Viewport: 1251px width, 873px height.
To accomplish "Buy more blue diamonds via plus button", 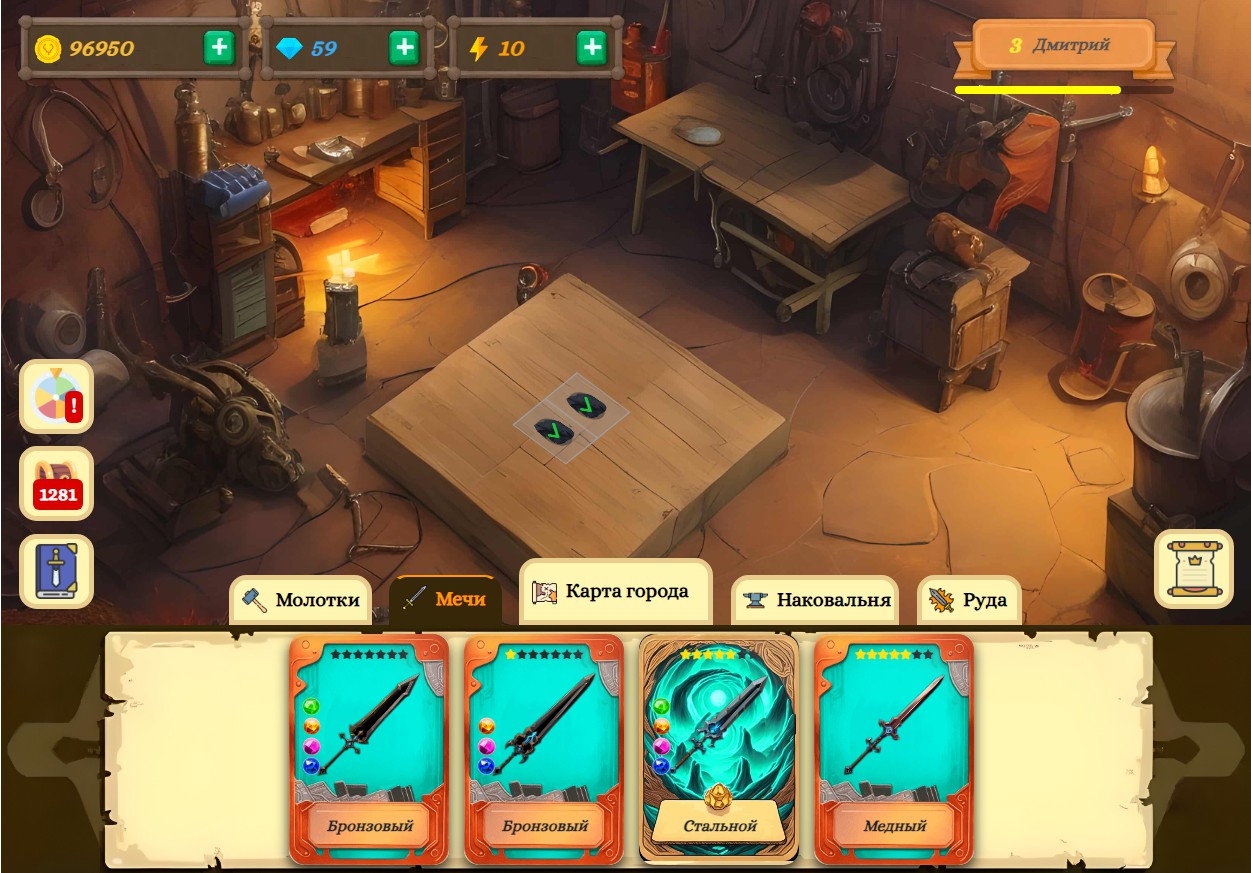I will pyautogui.click(x=404, y=48).
